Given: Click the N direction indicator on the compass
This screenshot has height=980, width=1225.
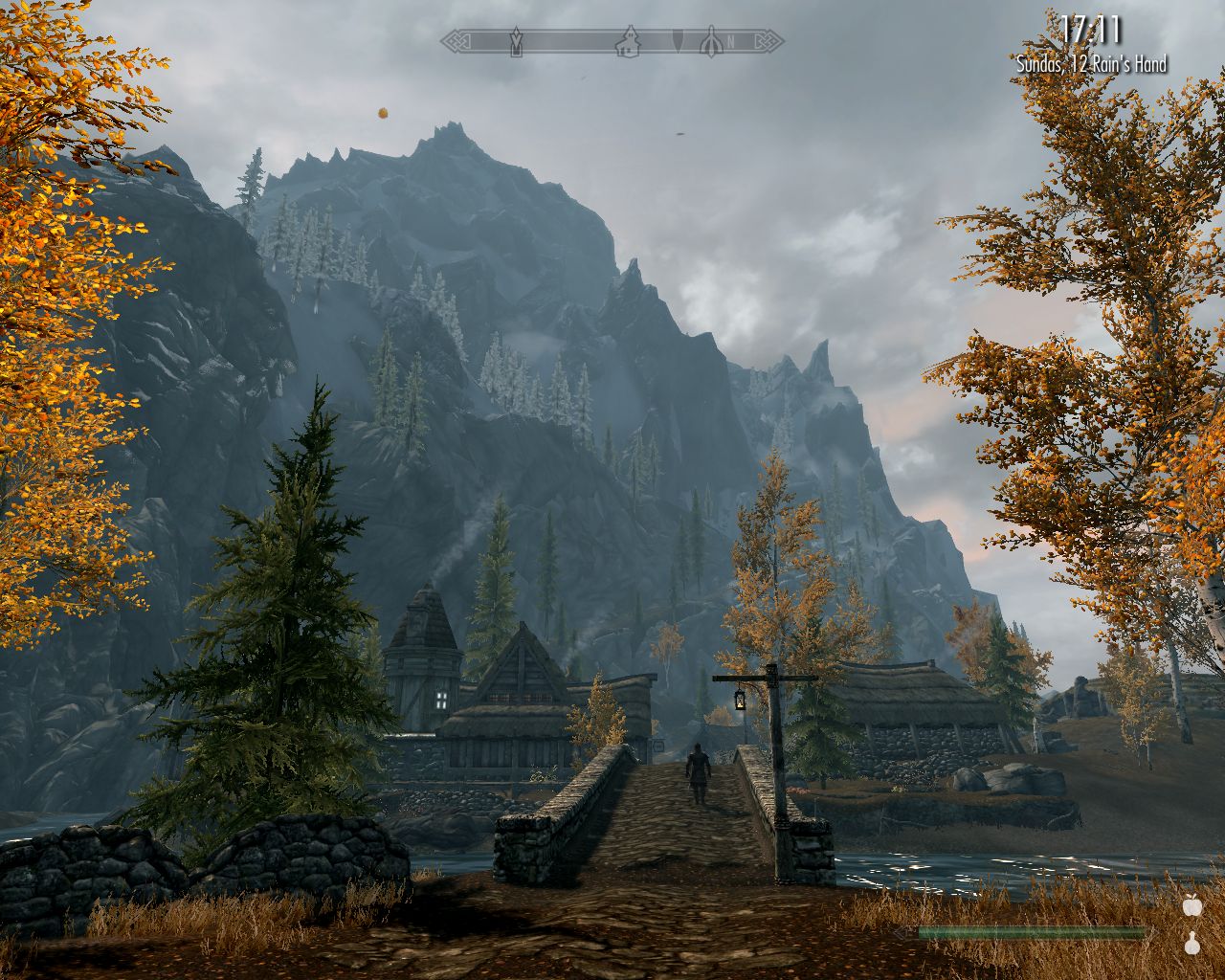Looking at the screenshot, I should (x=730, y=40).
